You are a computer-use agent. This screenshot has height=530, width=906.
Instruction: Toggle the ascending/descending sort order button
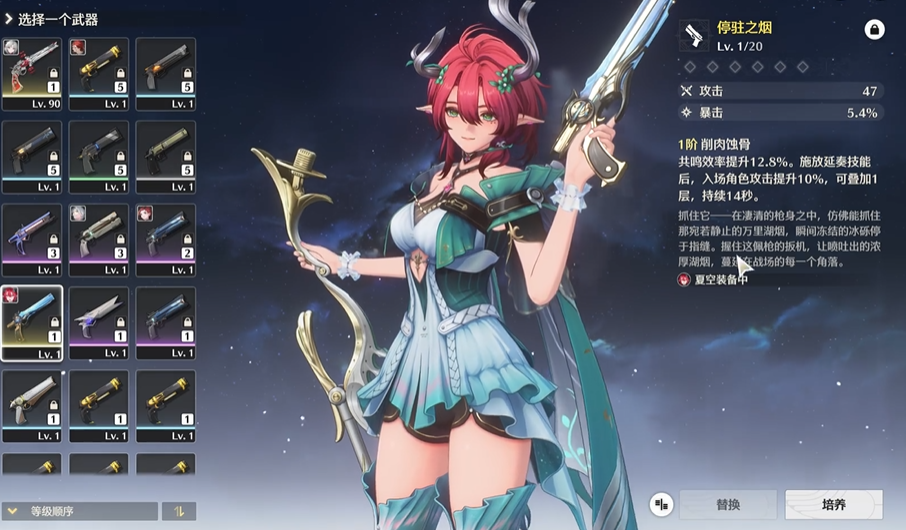point(180,511)
